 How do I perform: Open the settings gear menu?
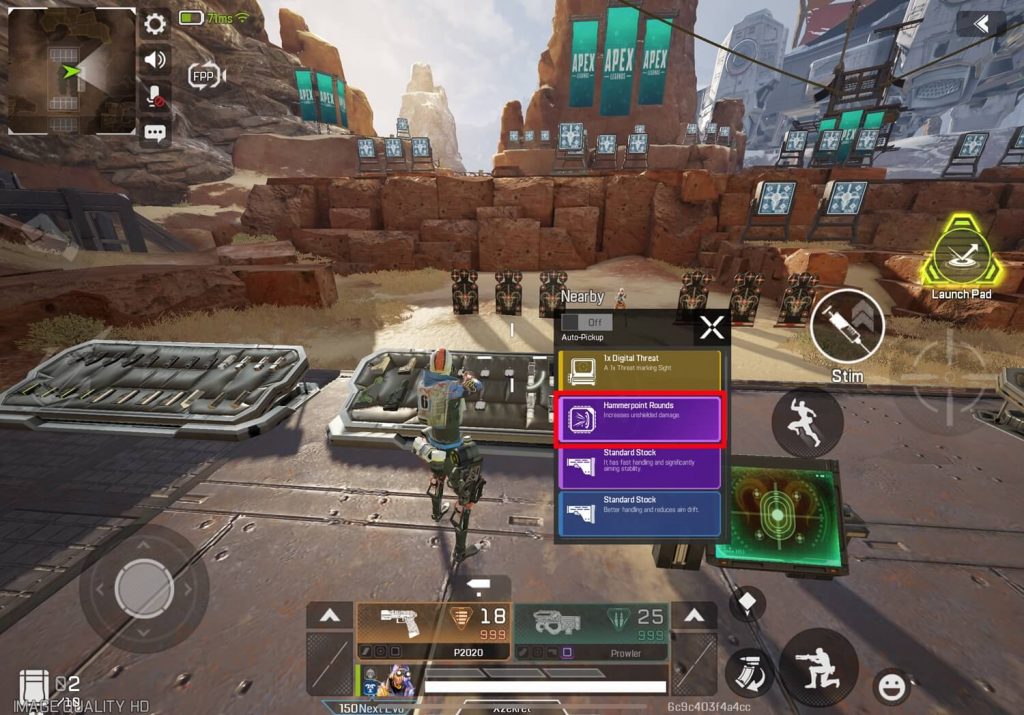(155, 24)
